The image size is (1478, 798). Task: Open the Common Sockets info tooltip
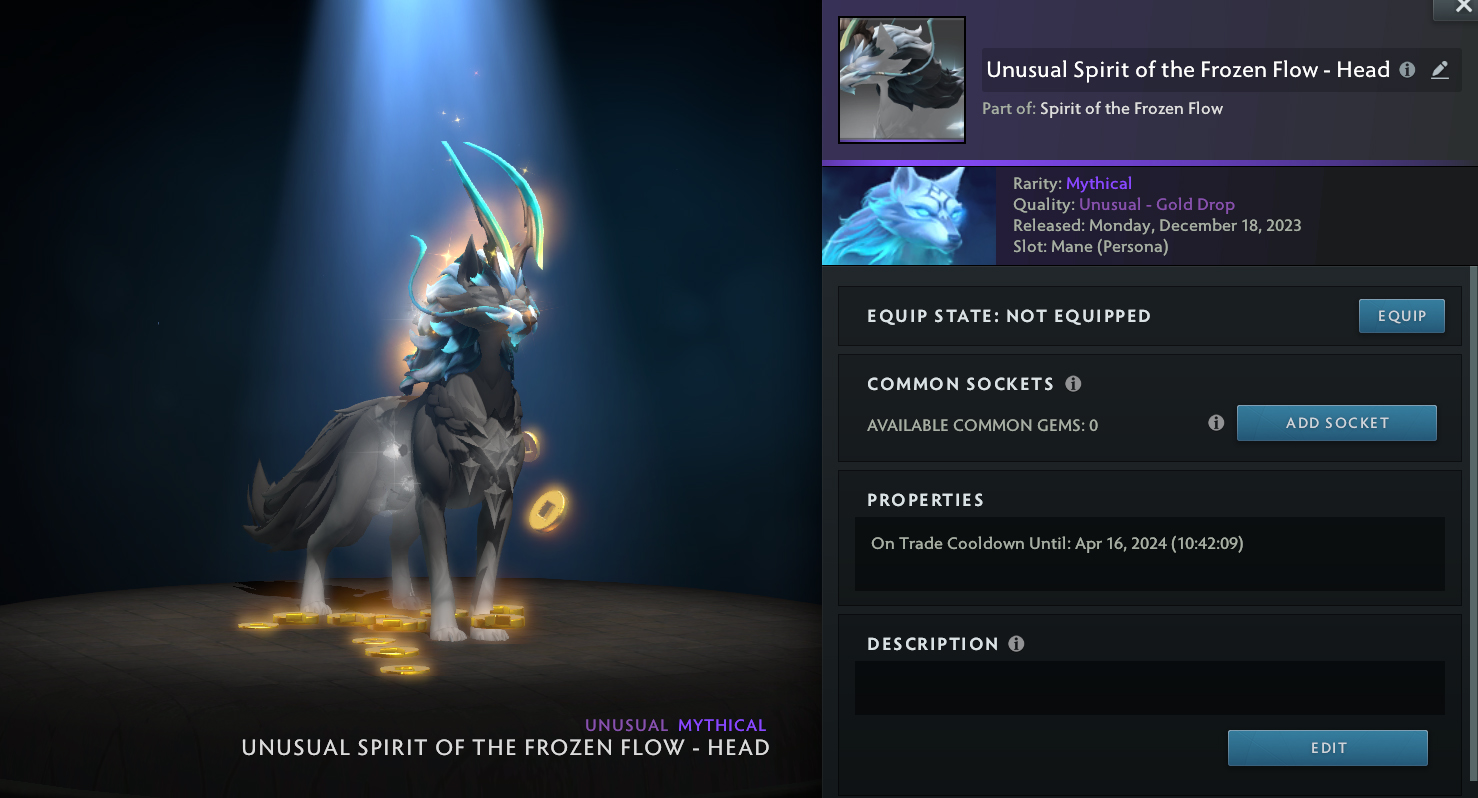(1073, 384)
